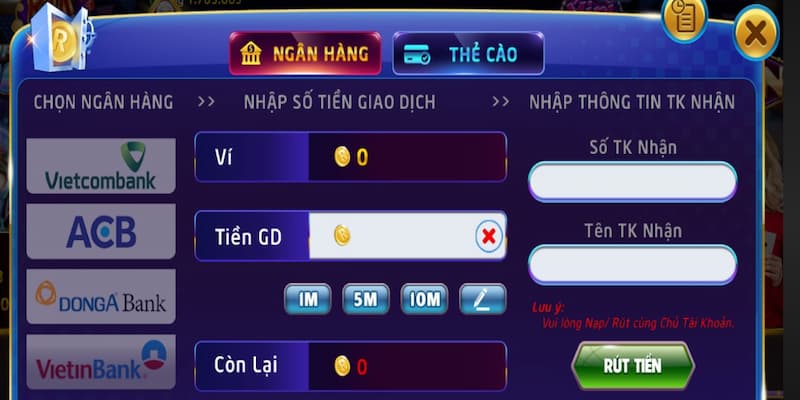
Task: Set amount using the 1M button
Action: coord(307,298)
